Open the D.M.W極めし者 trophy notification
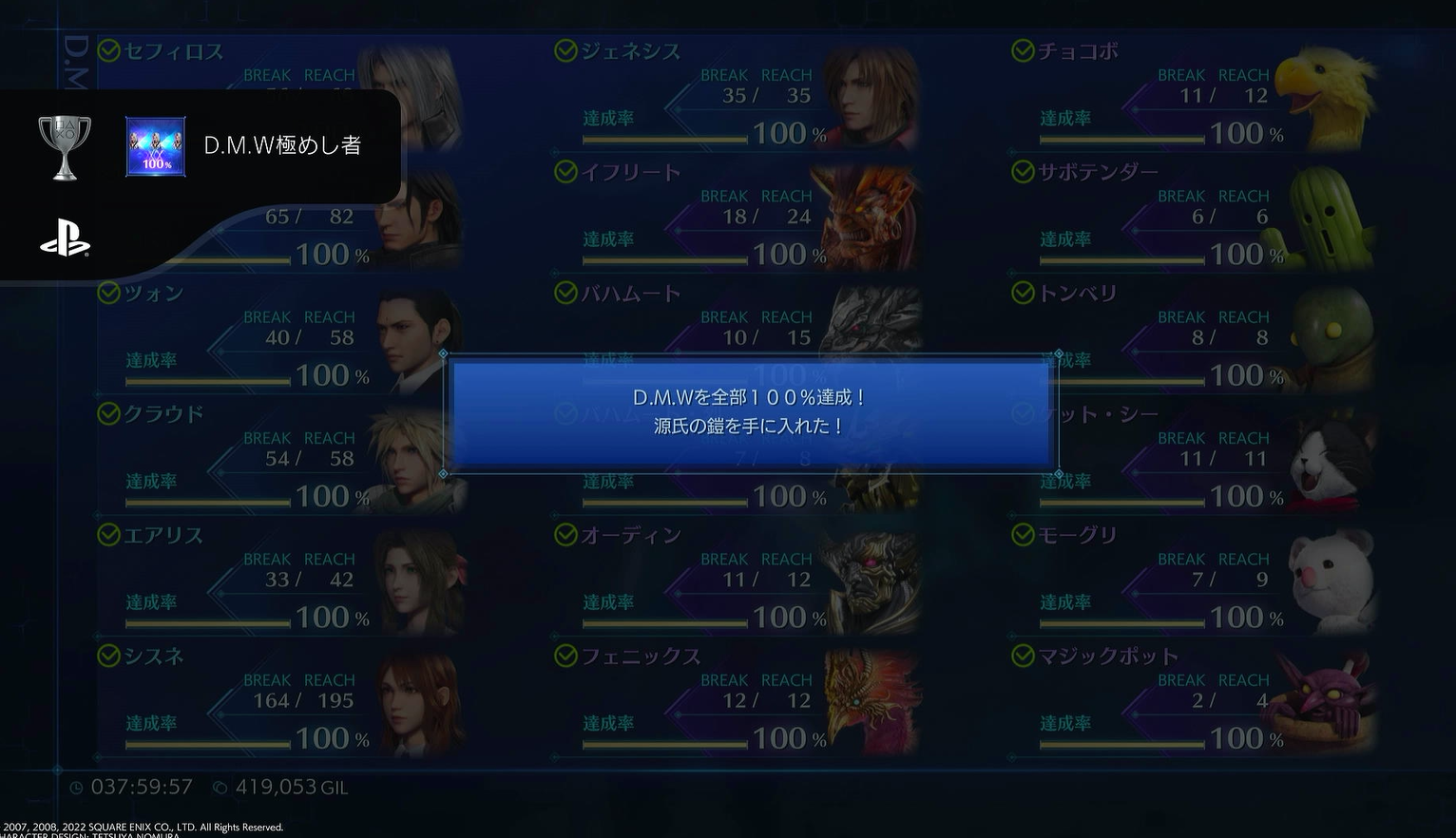This screenshot has width=1456, height=838. (x=282, y=146)
